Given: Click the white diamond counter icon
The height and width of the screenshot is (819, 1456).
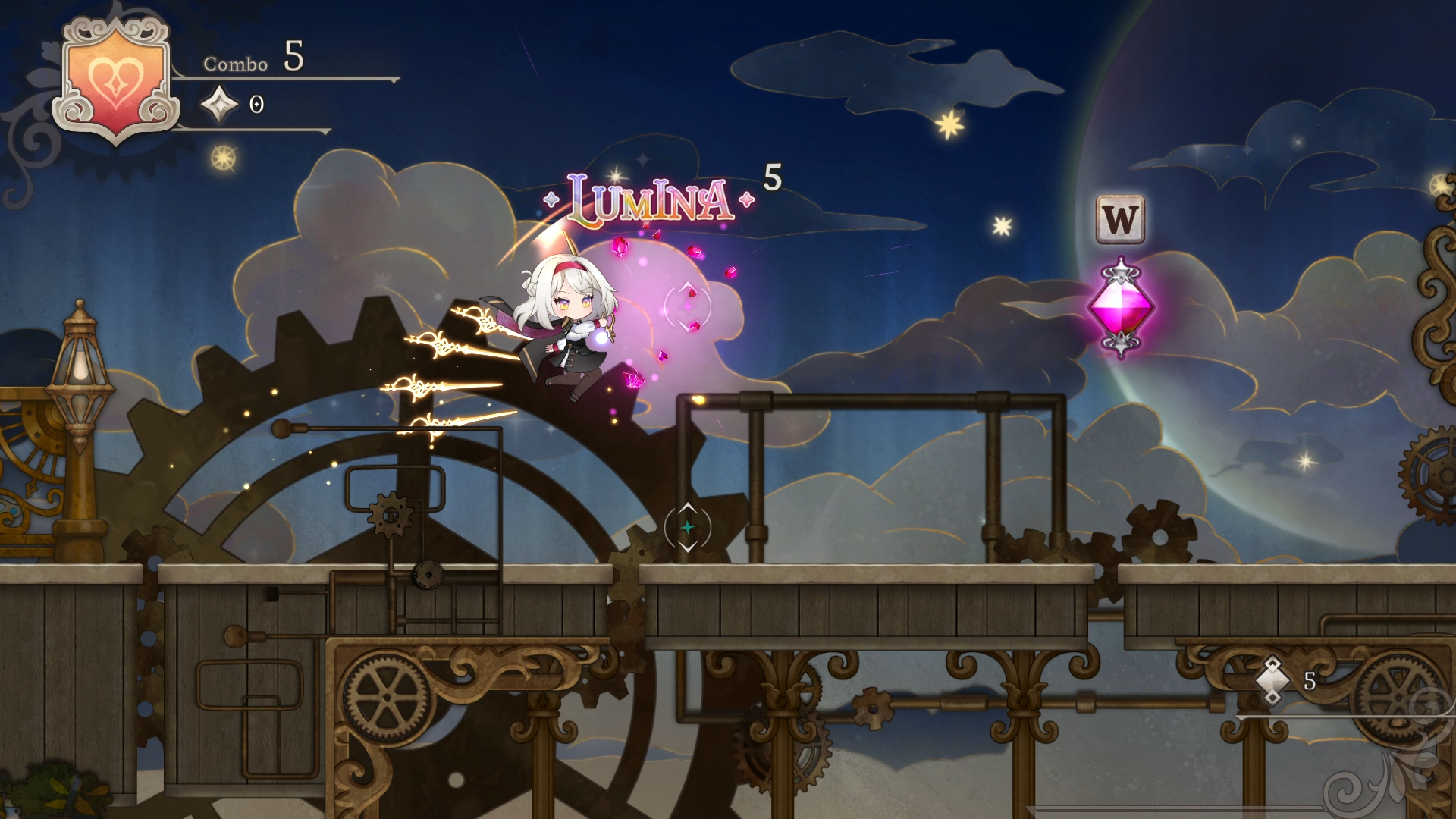Looking at the screenshot, I should click(1272, 680).
